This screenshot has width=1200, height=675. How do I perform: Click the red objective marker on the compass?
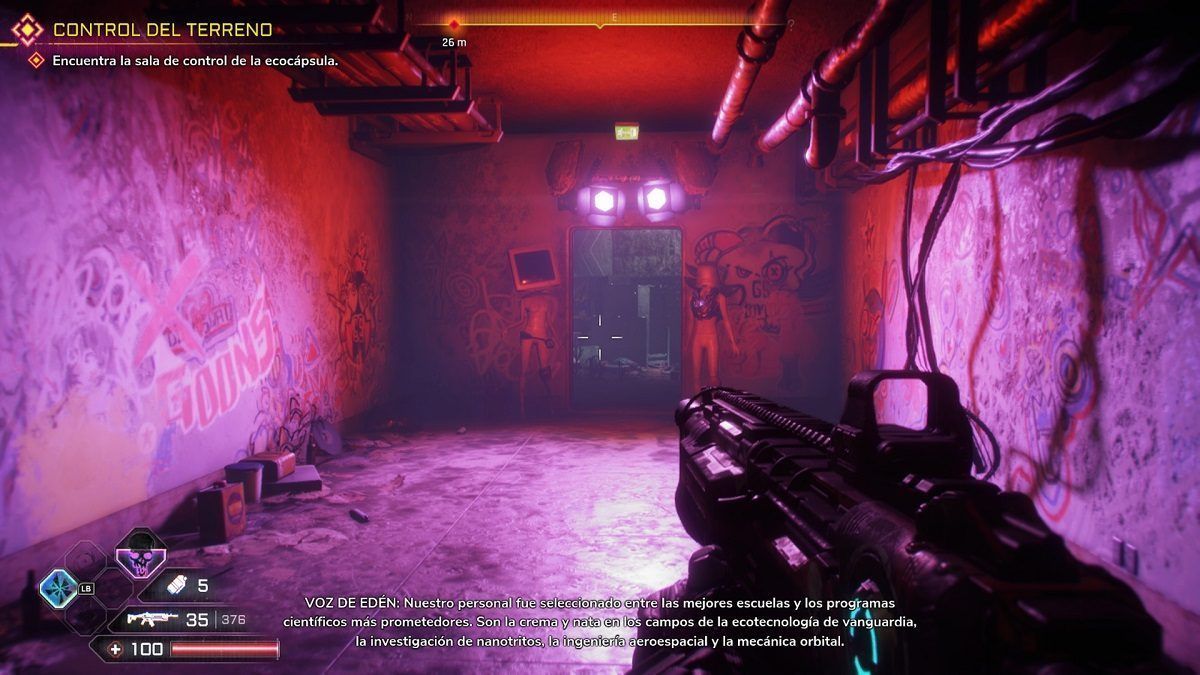tap(455, 24)
